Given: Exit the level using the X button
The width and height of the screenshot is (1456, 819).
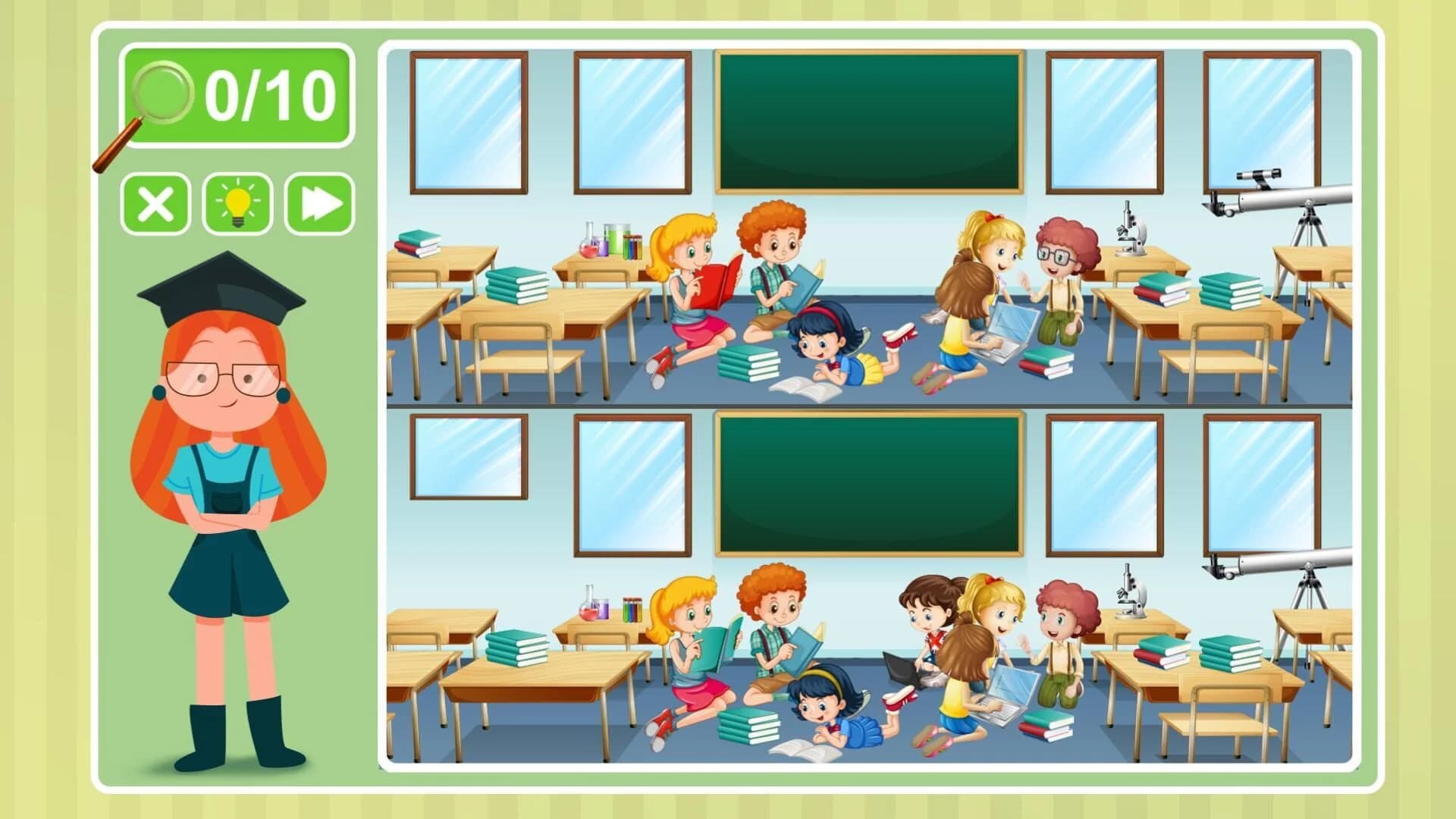Looking at the screenshot, I should click(x=155, y=203).
